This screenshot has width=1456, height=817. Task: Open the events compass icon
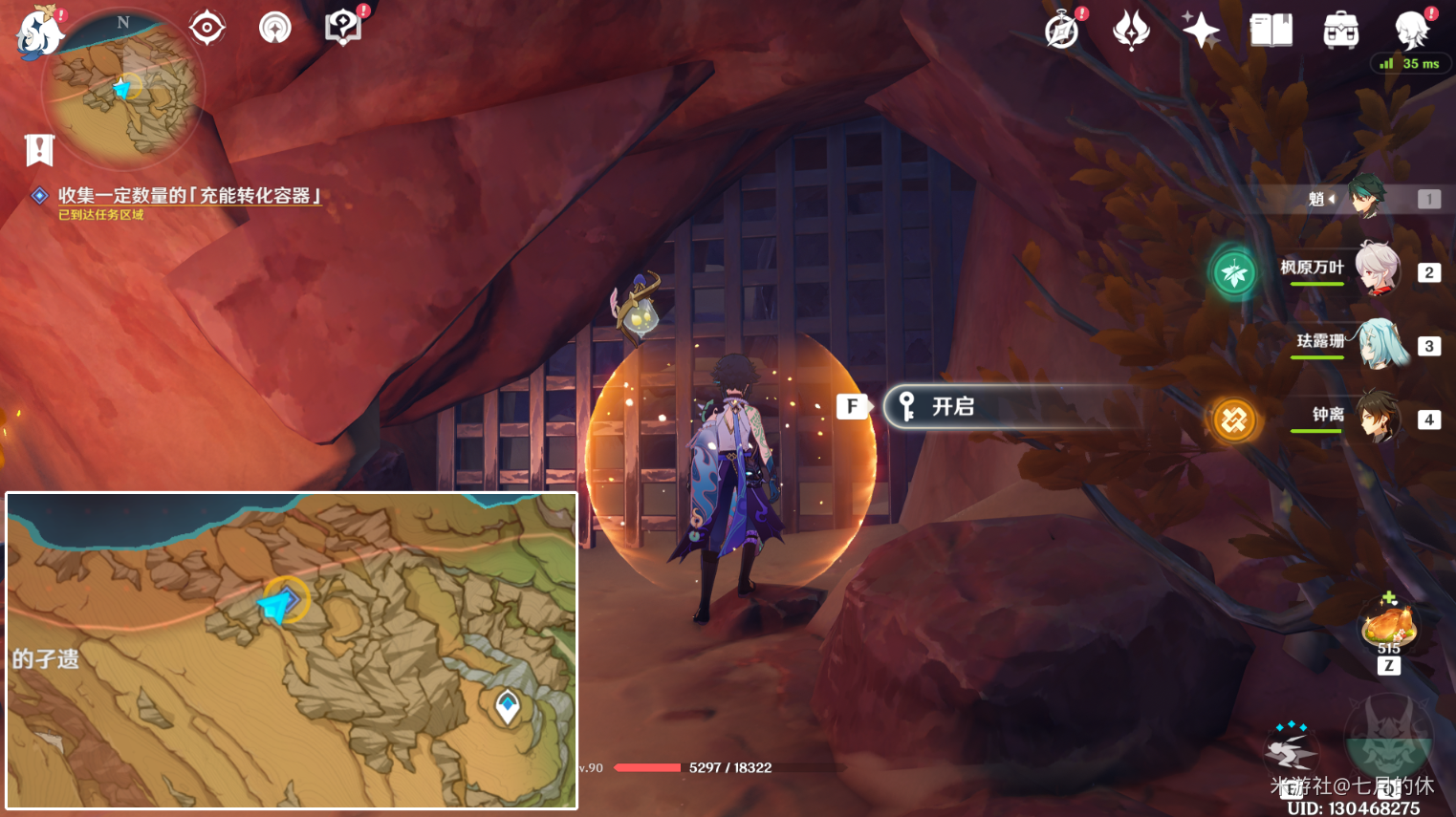click(1062, 31)
